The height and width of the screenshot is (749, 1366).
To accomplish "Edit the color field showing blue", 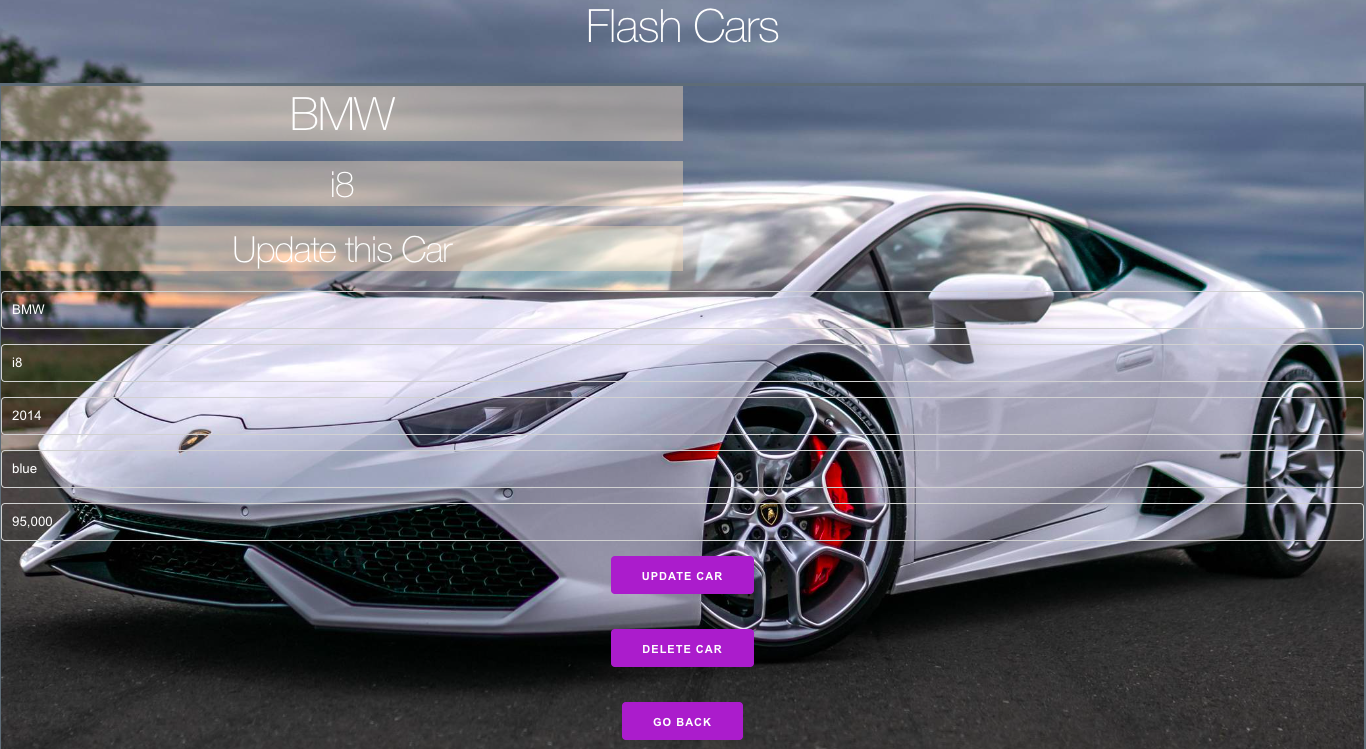I will 682,469.
